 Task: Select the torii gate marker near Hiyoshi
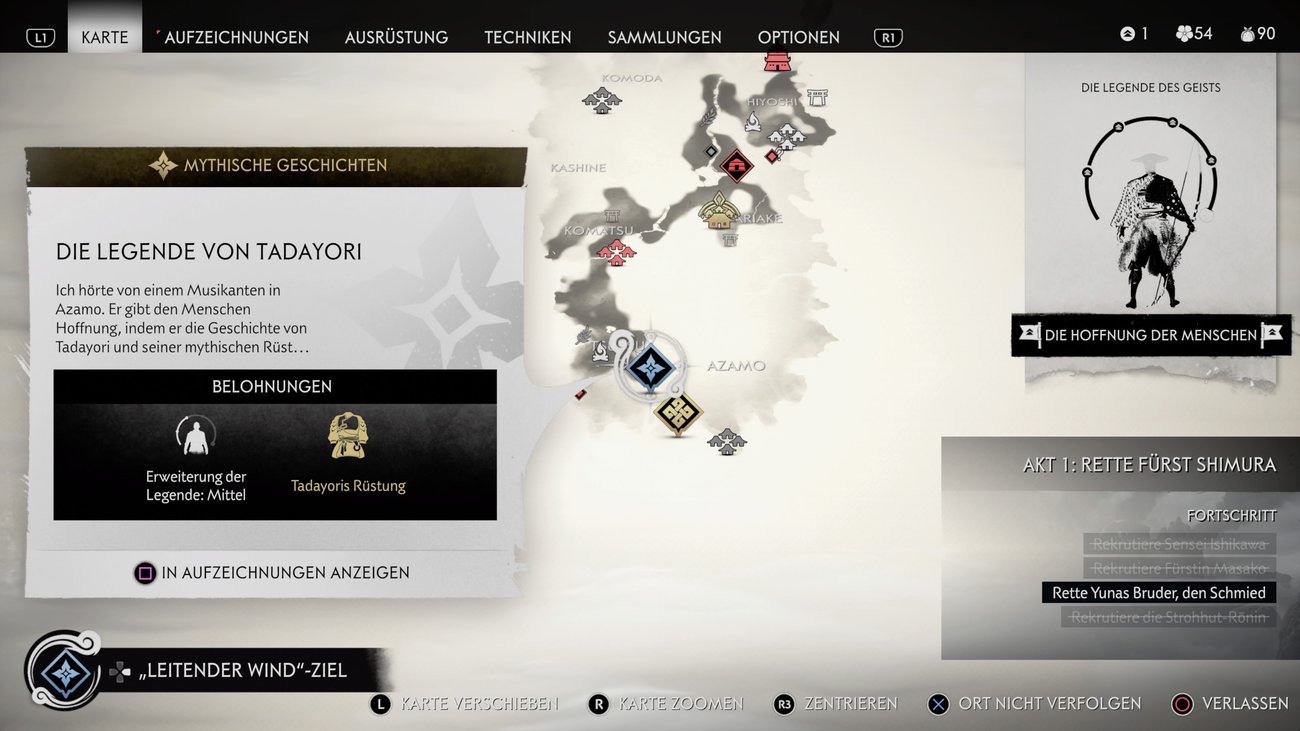tap(817, 98)
